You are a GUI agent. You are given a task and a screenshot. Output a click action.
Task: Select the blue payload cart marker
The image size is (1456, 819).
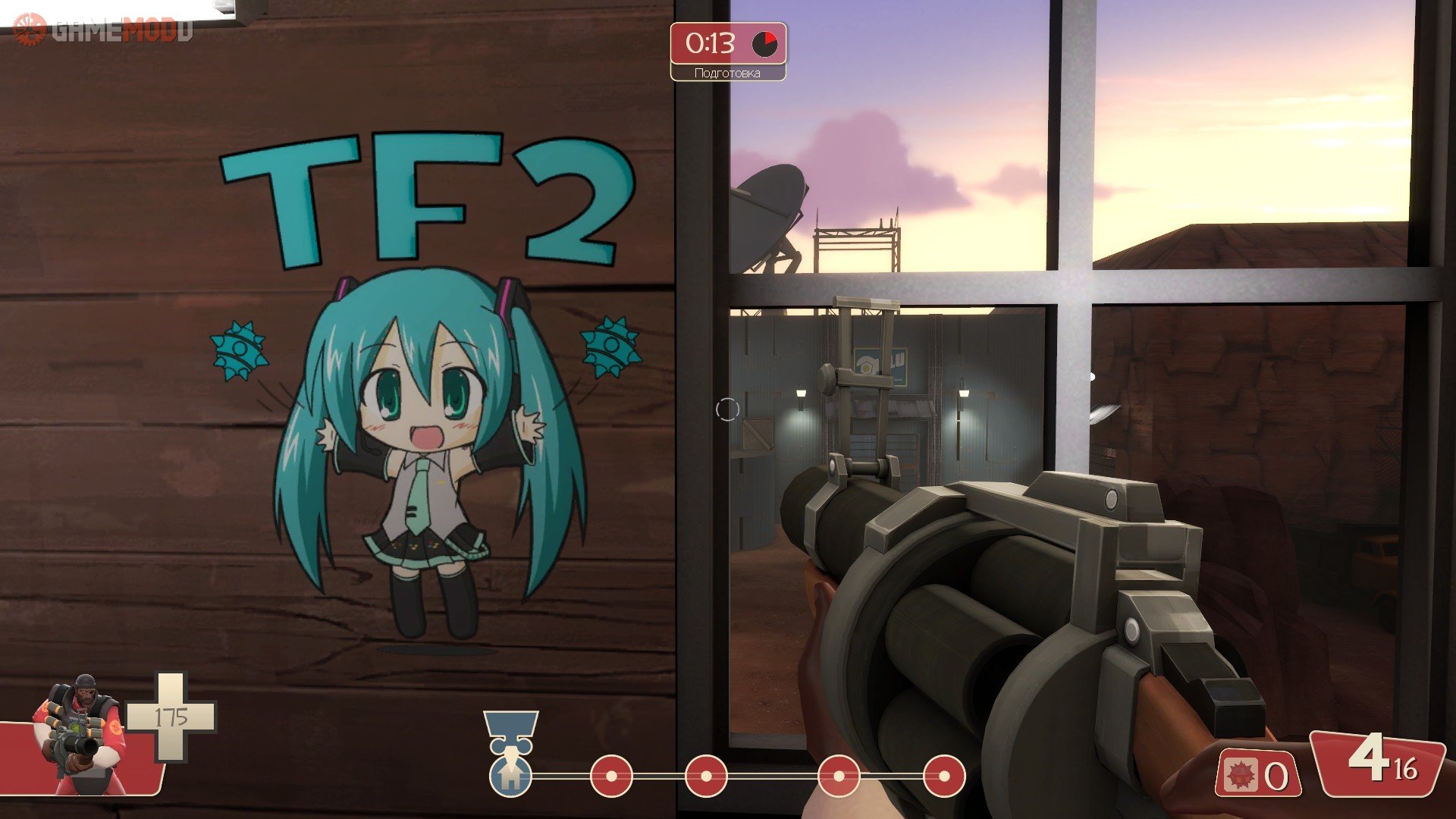pyautogui.click(x=510, y=773)
